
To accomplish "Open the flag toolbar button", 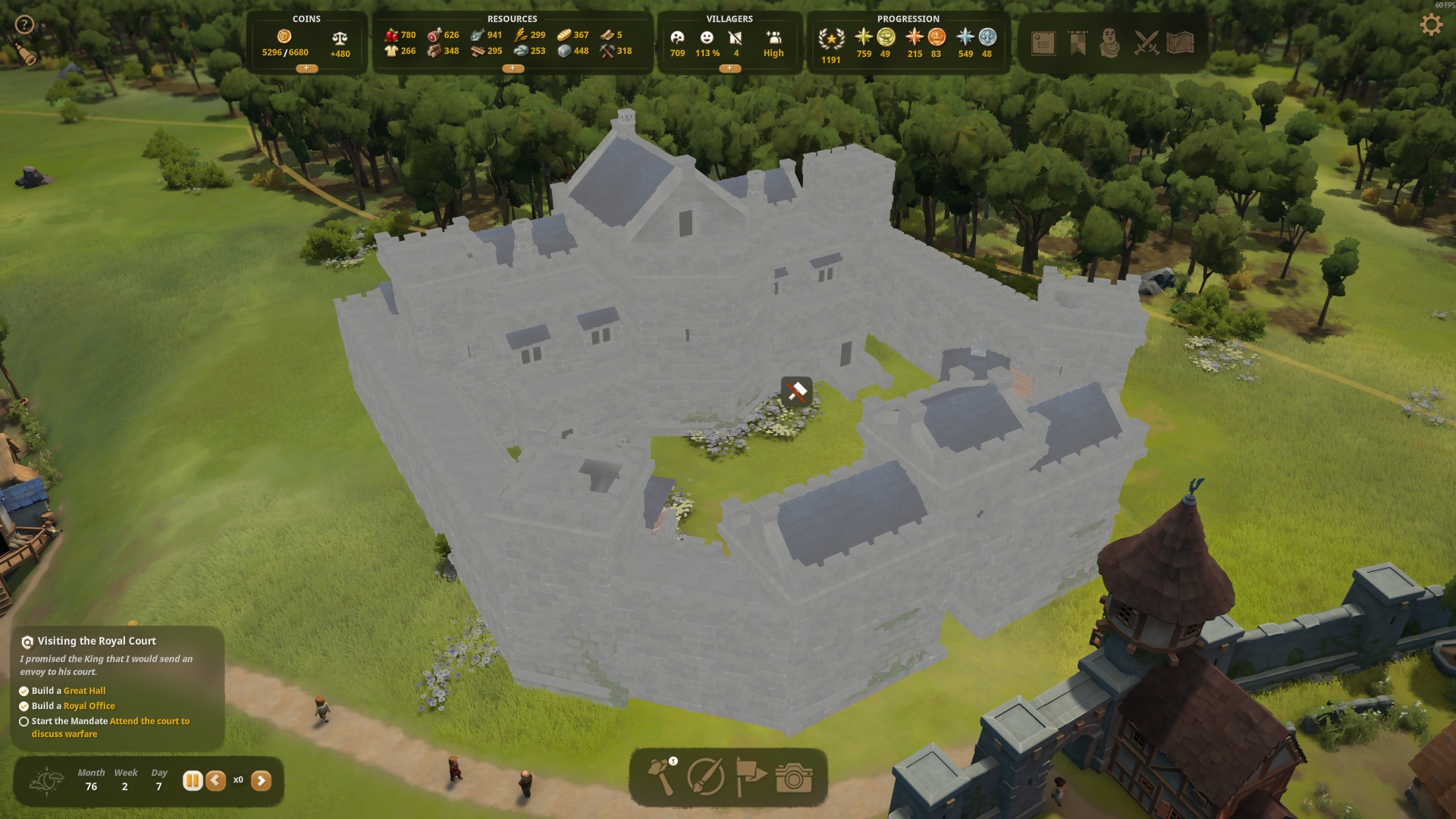I will point(750,777).
